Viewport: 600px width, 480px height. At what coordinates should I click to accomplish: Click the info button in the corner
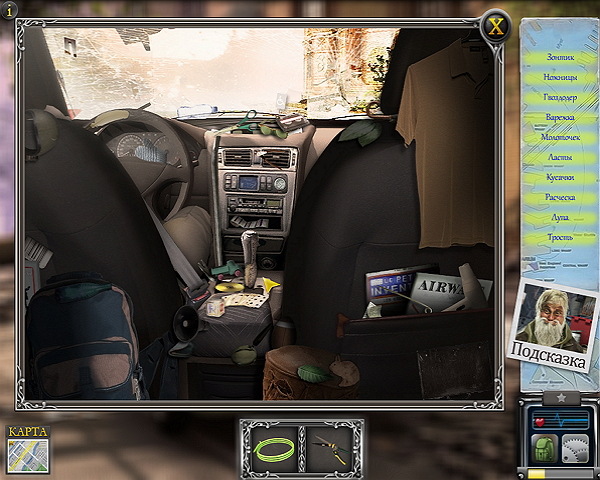click(10, 10)
